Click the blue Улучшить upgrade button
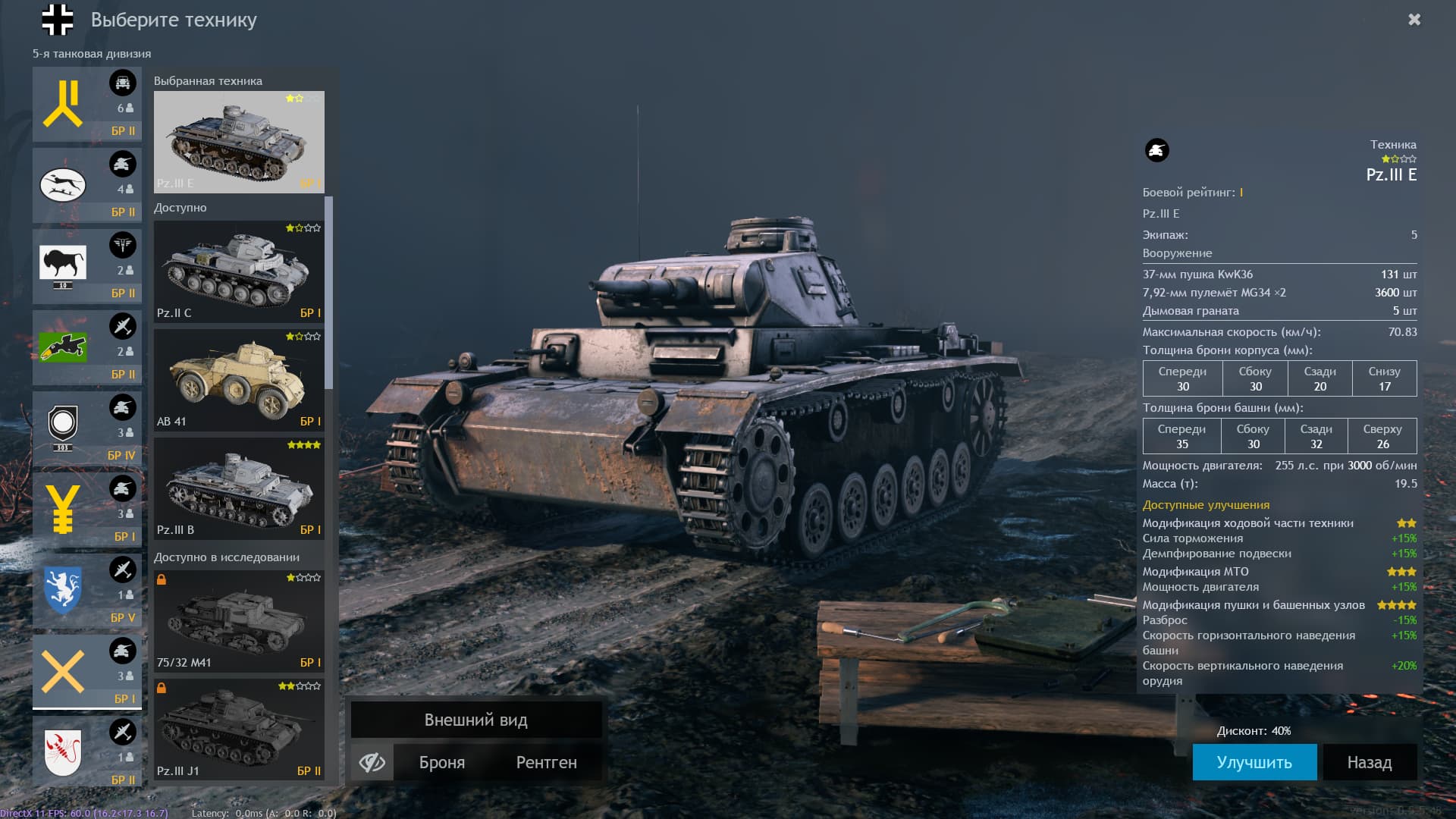The image size is (1456, 819). (x=1254, y=762)
